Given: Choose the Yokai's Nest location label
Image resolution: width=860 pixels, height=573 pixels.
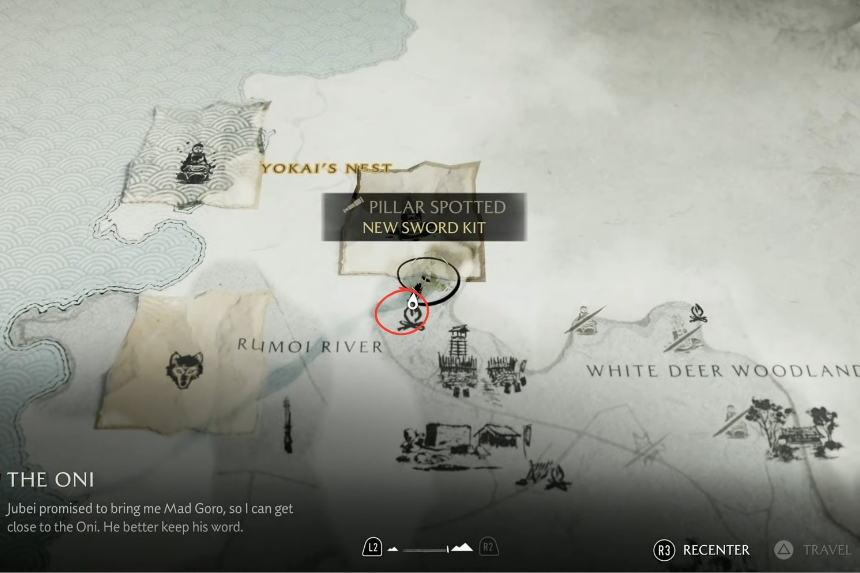Looking at the screenshot, I should click(x=326, y=168).
